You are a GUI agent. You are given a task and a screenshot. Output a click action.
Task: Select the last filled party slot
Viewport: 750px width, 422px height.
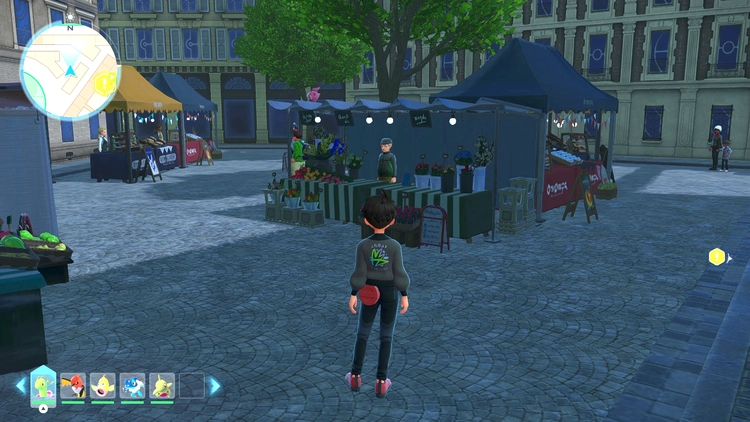pyautogui.click(x=162, y=386)
